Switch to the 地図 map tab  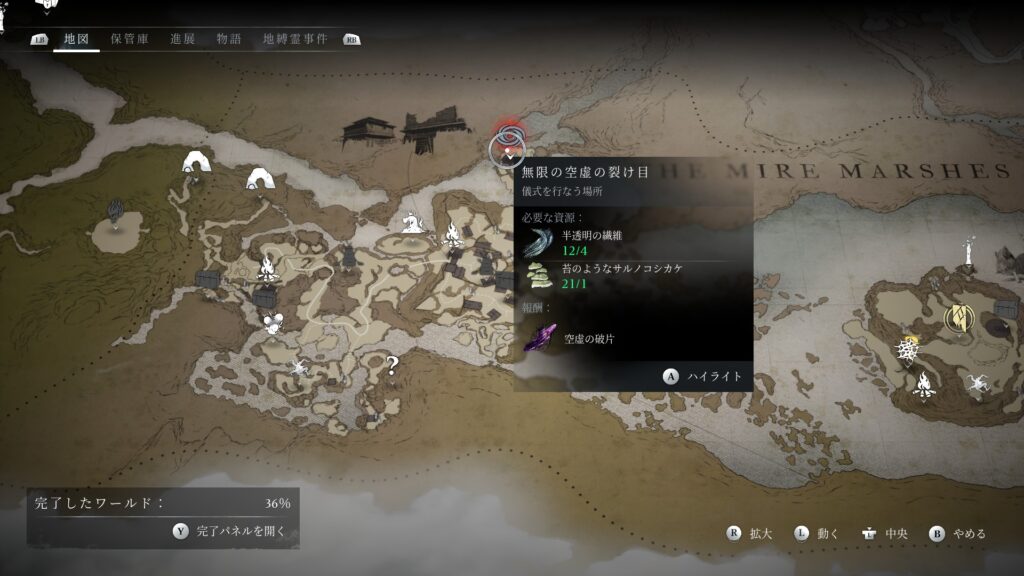coord(76,39)
